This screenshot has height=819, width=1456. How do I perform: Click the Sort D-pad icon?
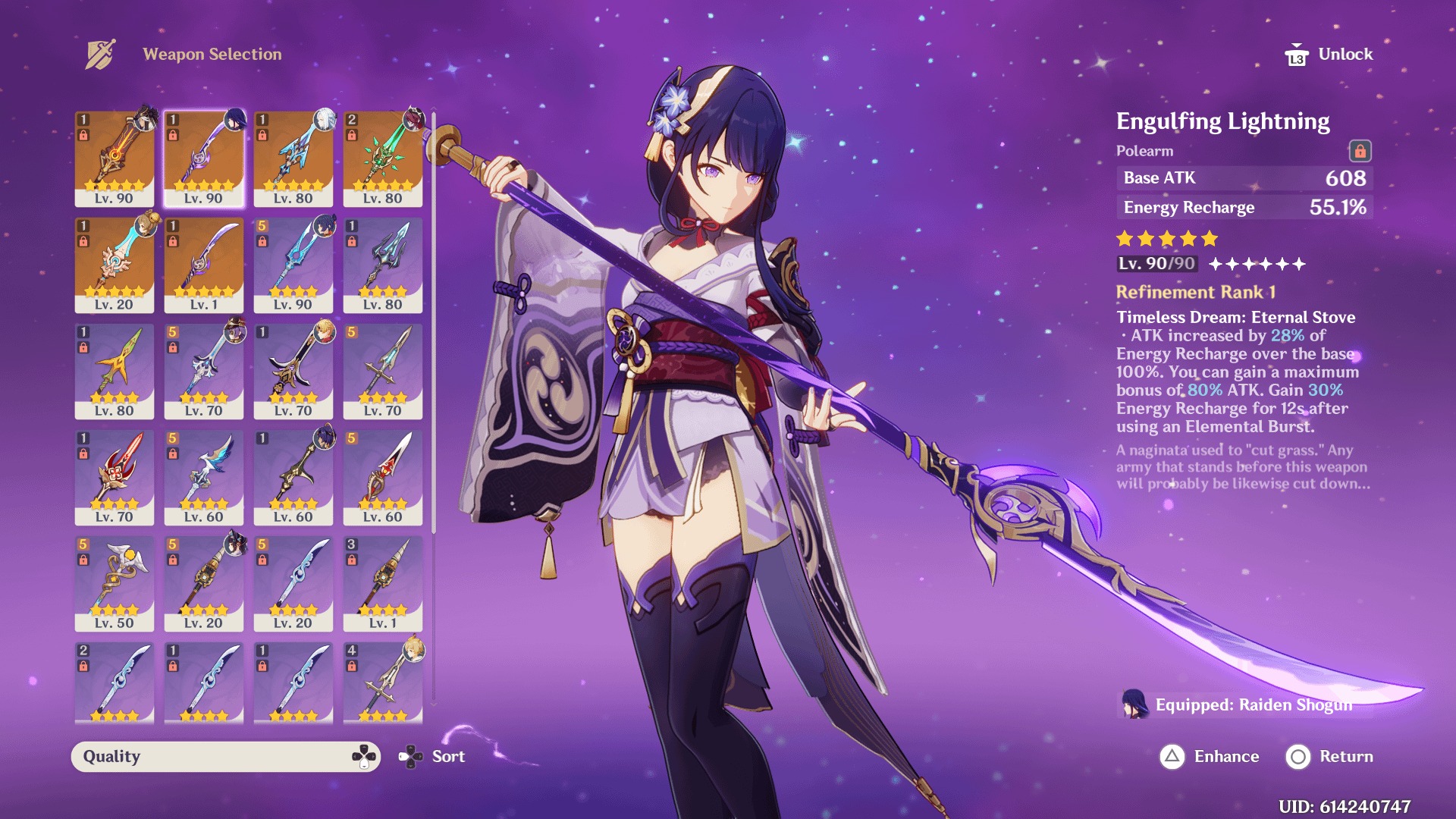[x=412, y=755]
